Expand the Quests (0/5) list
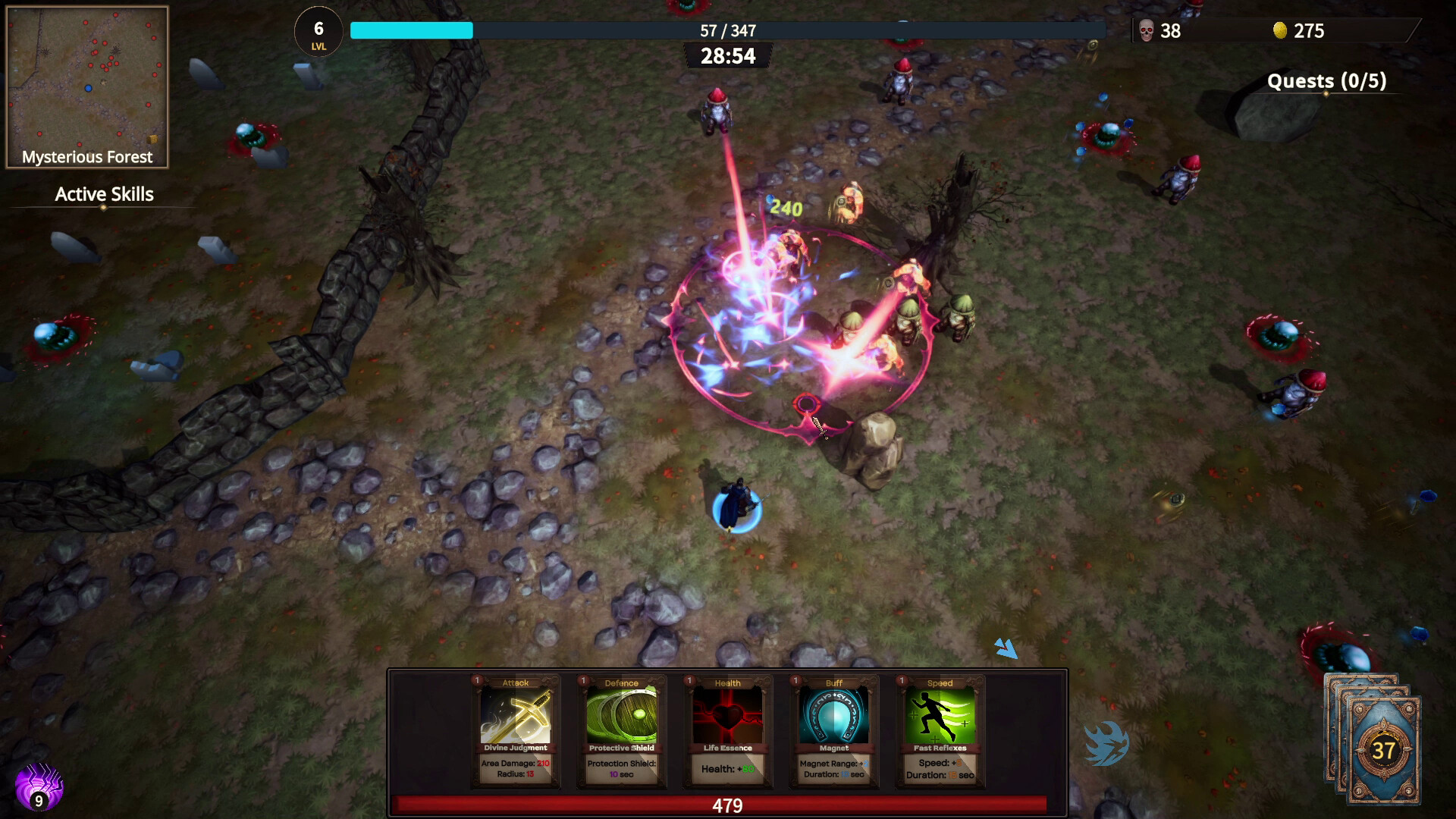 [1328, 80]
